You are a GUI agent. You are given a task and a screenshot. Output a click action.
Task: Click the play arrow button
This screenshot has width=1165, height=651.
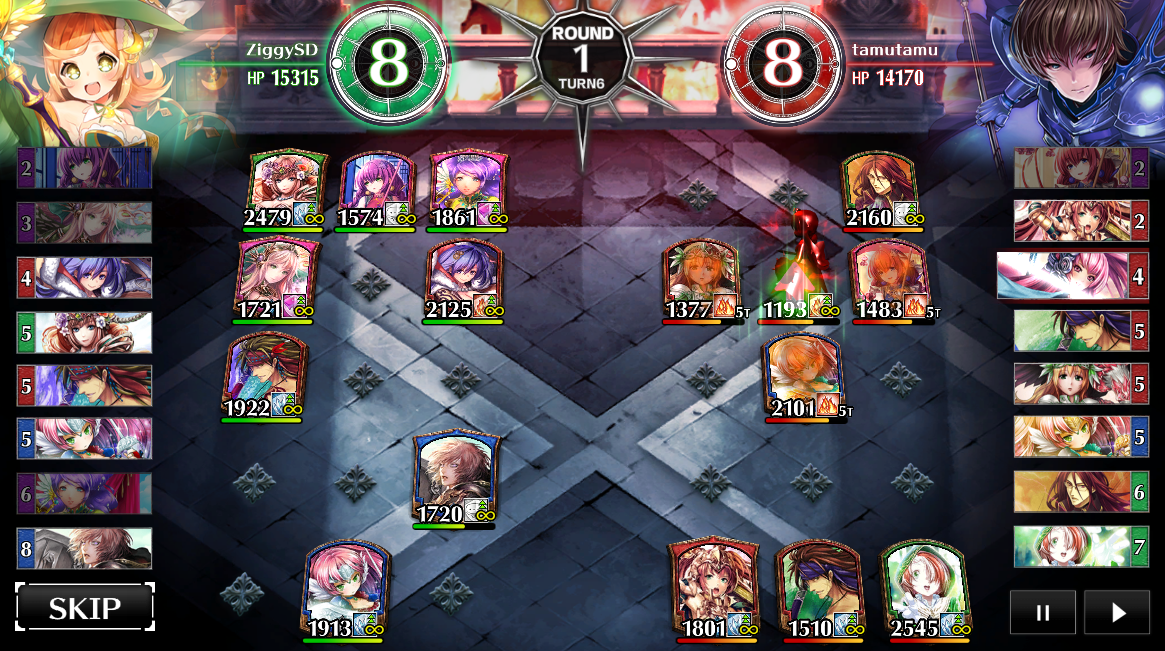coord(1117,612)
